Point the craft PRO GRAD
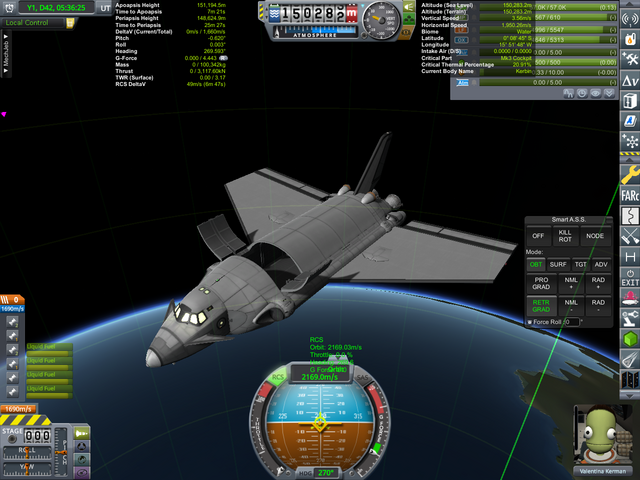640x480 pixels. (541, 282)
